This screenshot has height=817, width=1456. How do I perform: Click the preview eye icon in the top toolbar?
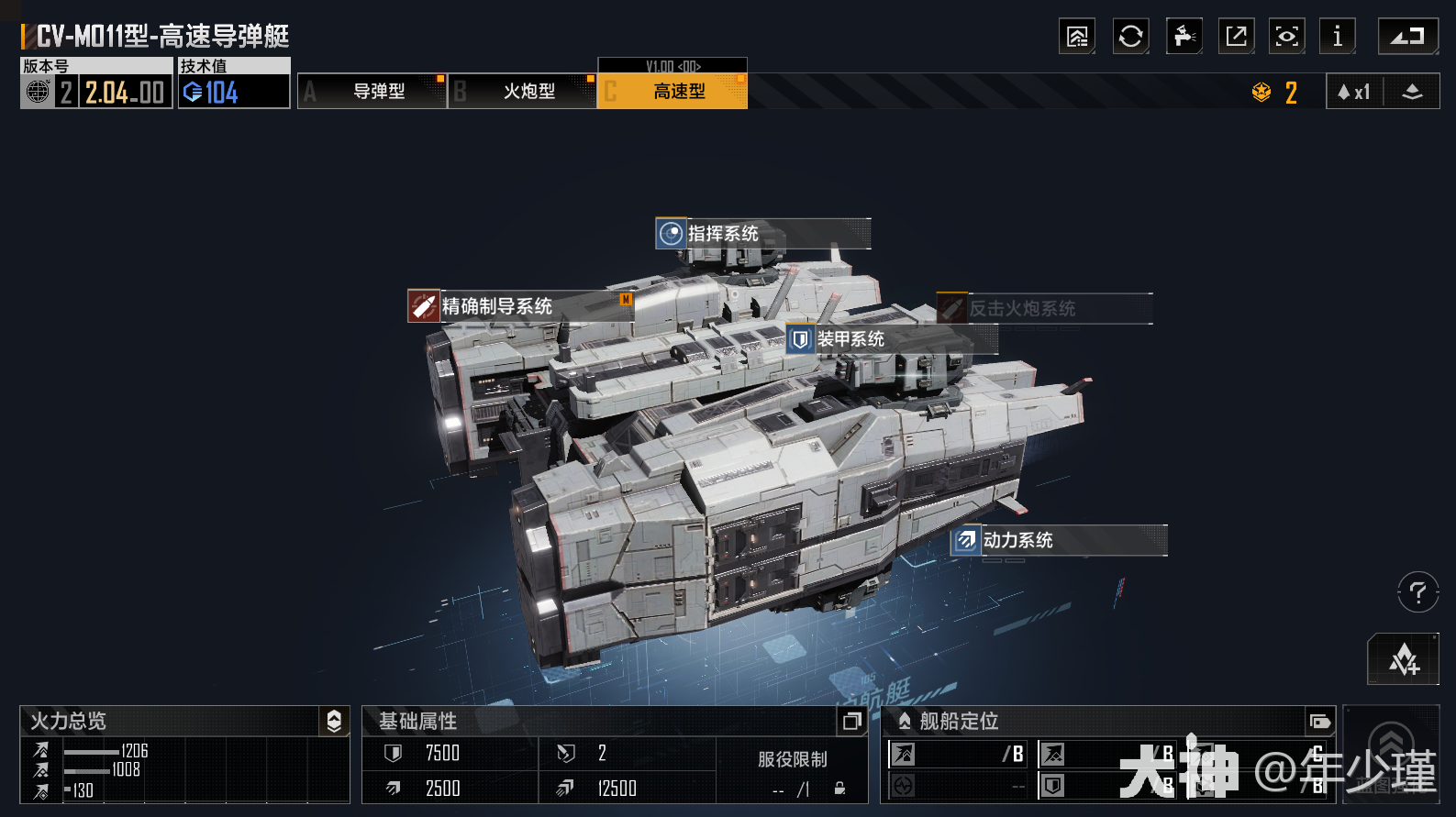1286,37
